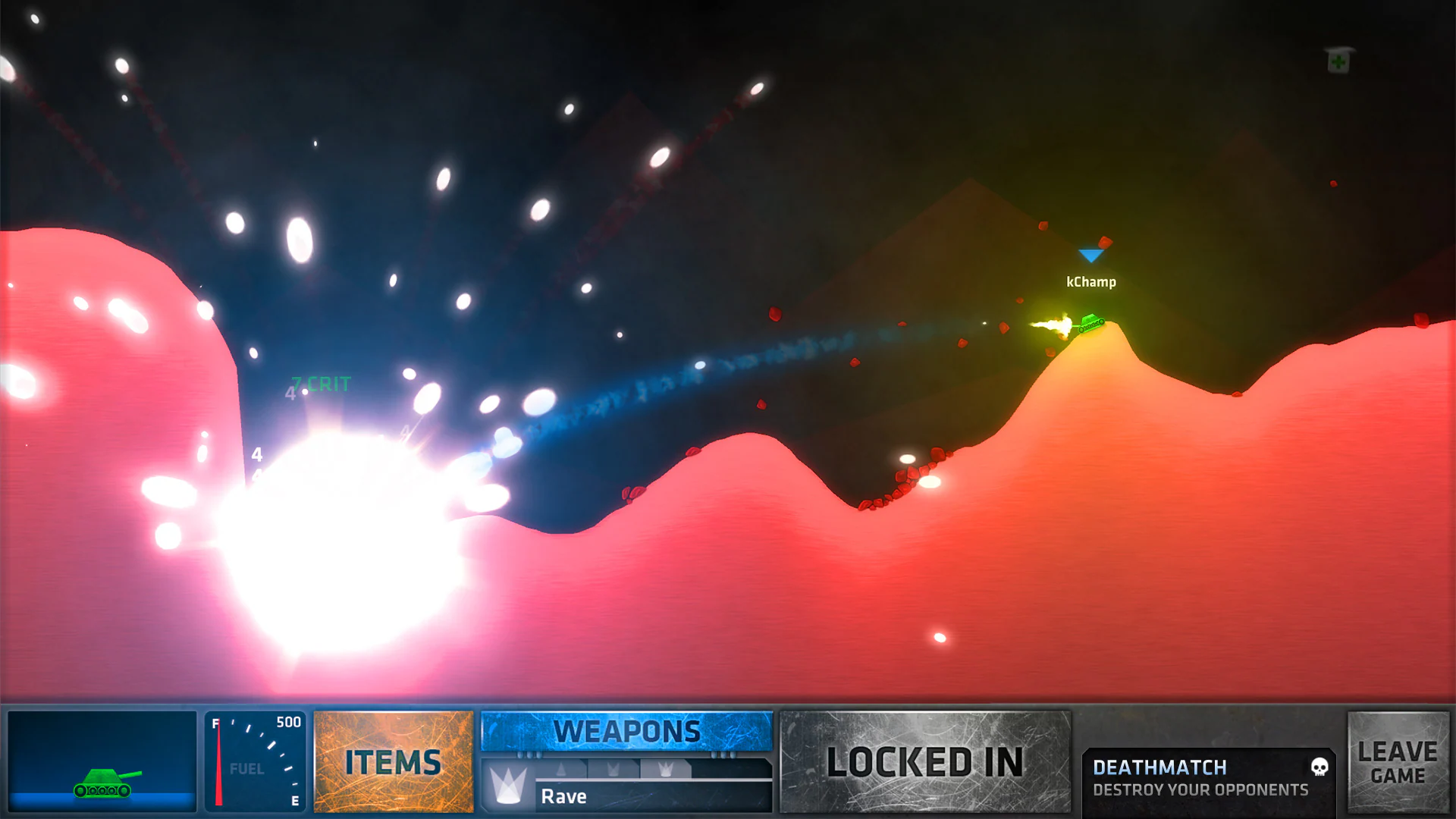
Task: Click the Rave weapon name field
Action: click(x=563, y=795)
